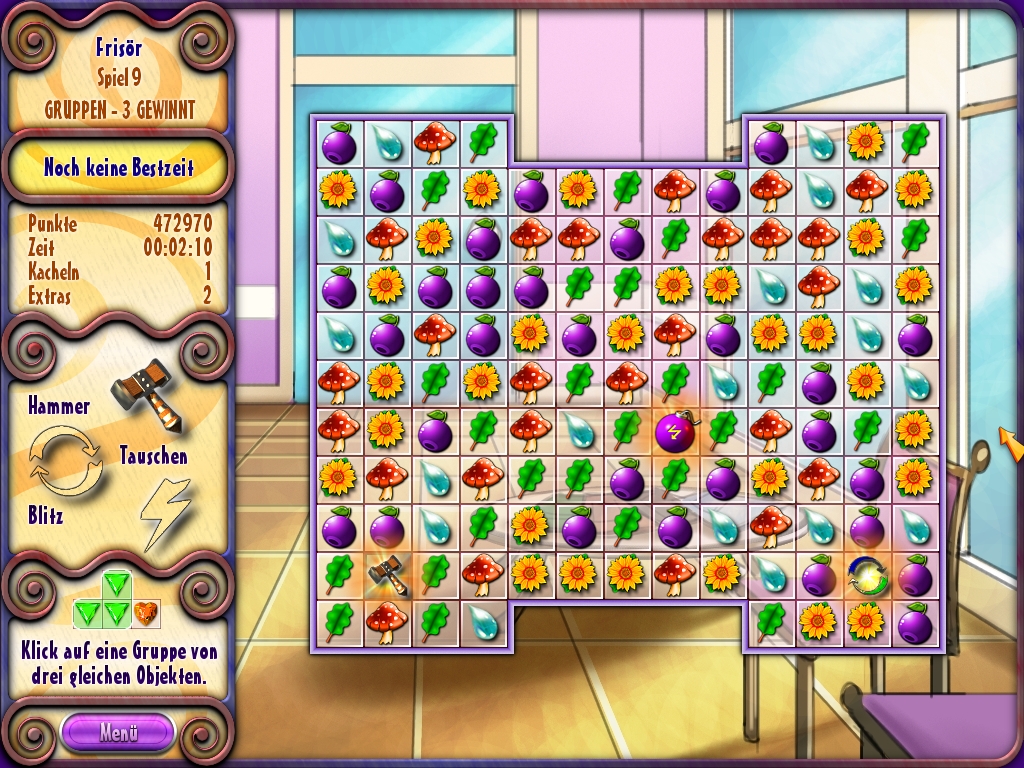Click the purple bomb tile on the board
The width and height of the screenshot is (1024, 768).
pyautogui.click(x=674, y=432)
